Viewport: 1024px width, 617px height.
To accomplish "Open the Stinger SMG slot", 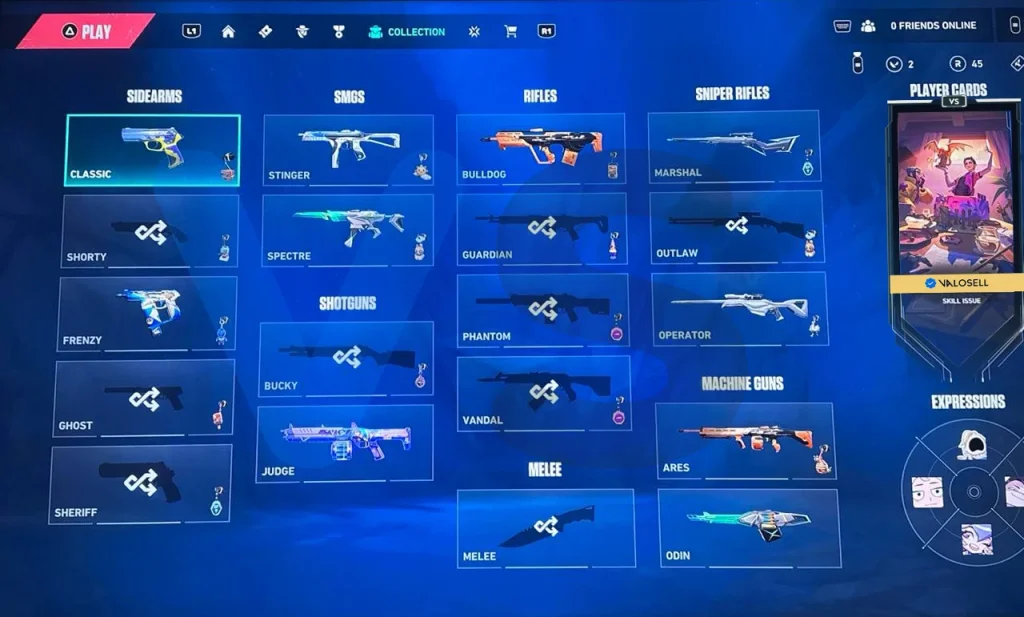I will 348,150.
